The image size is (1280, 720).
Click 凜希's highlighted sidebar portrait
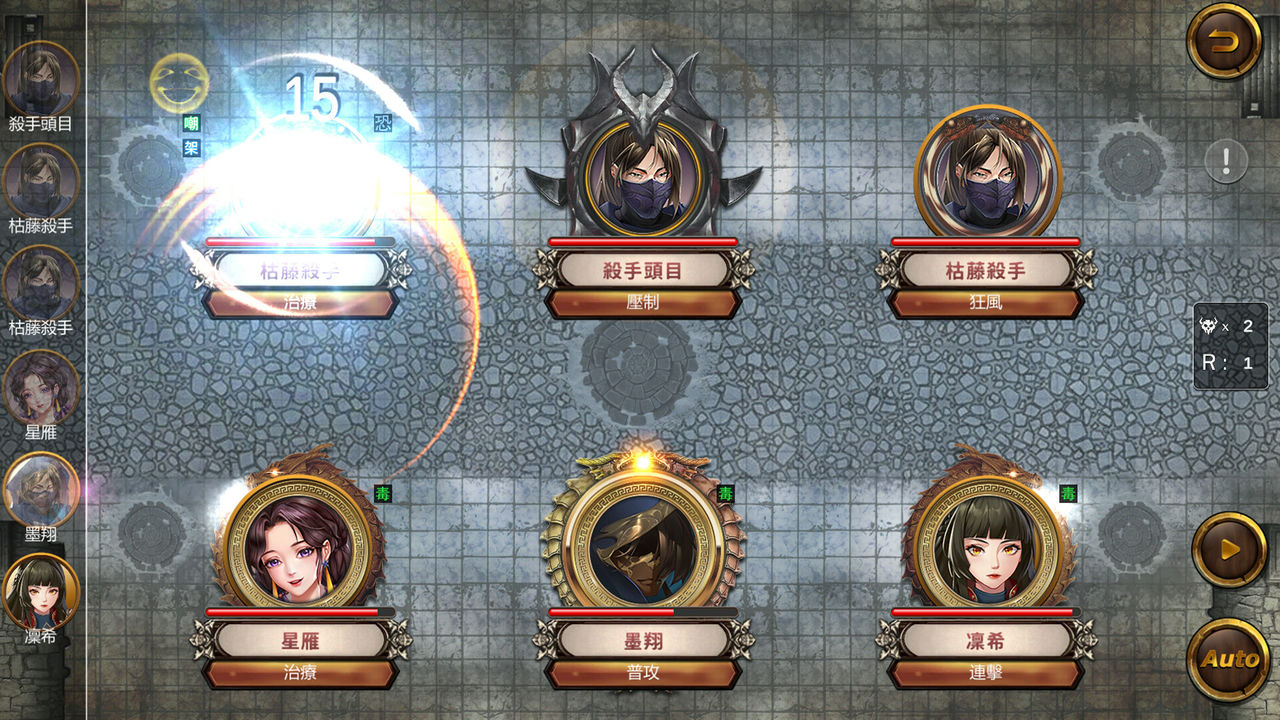point(42,590)
